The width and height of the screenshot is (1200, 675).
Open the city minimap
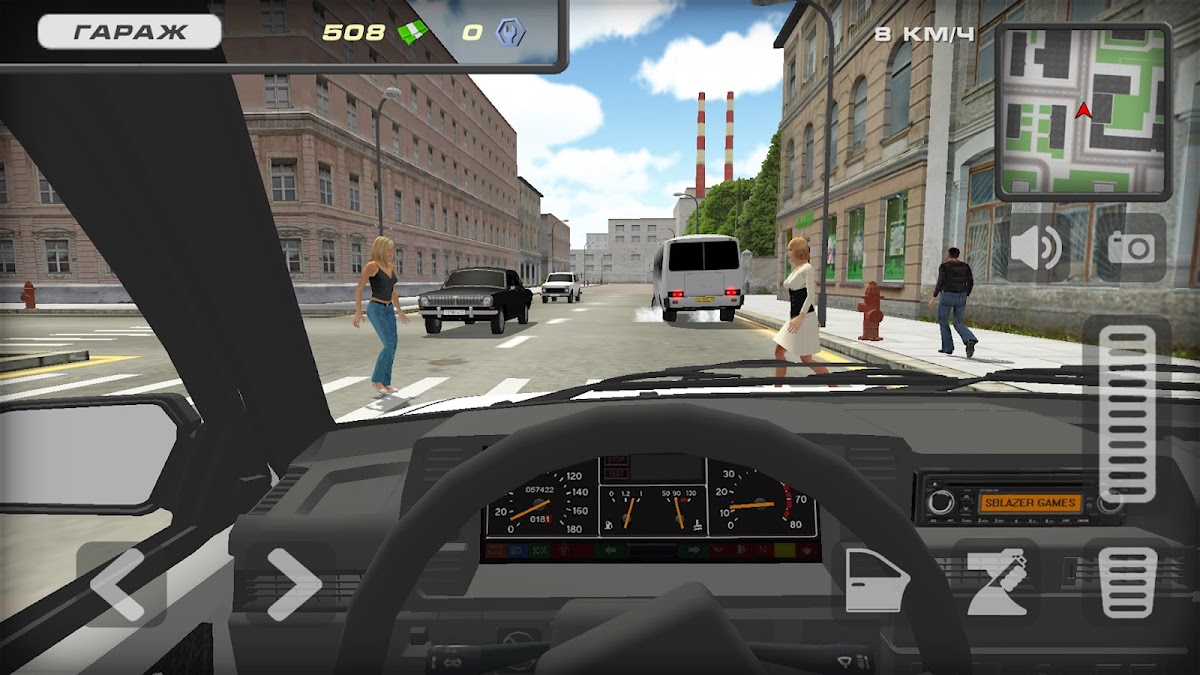1083,112
